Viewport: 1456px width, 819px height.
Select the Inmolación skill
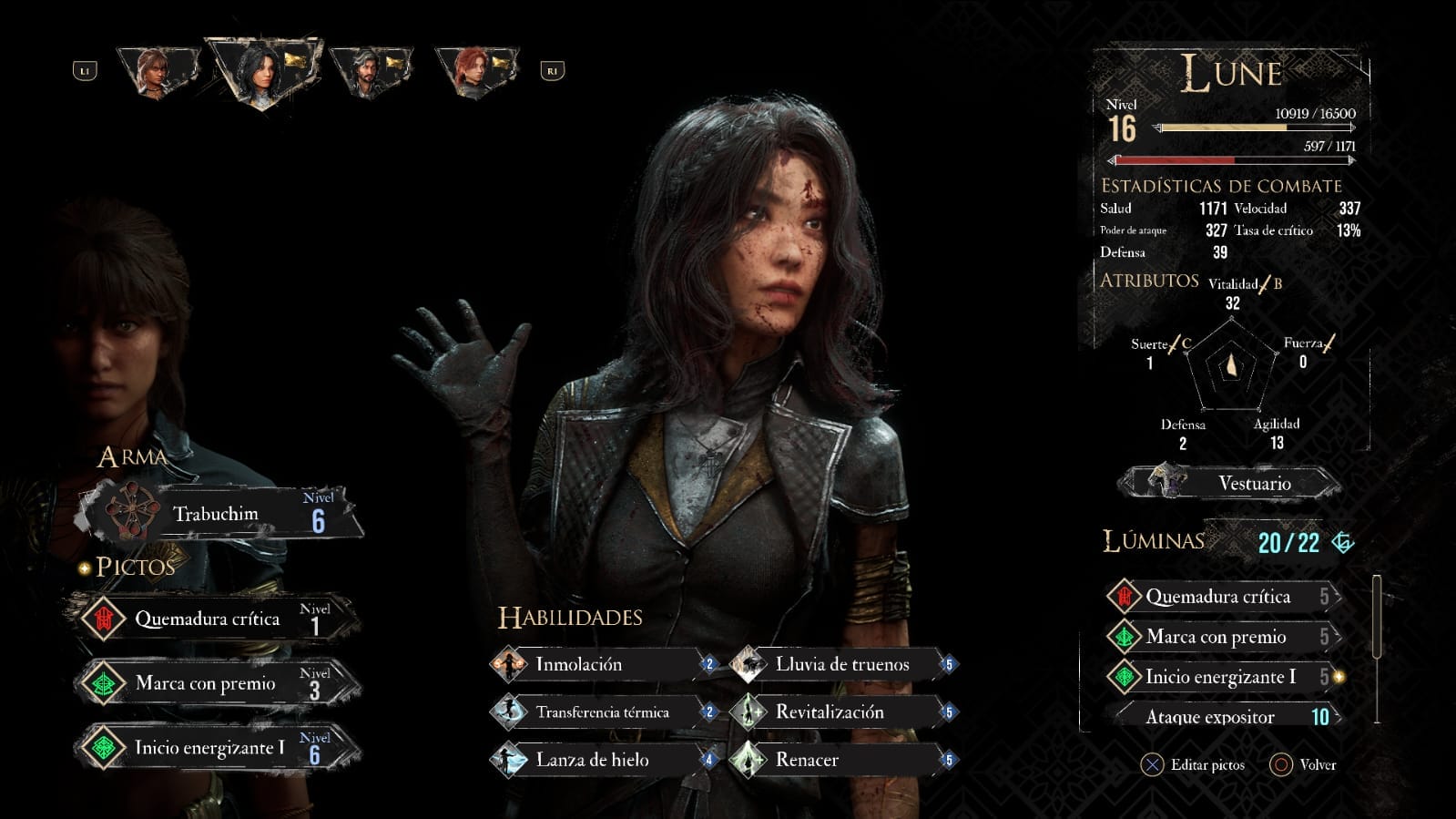tap(601, 664)
